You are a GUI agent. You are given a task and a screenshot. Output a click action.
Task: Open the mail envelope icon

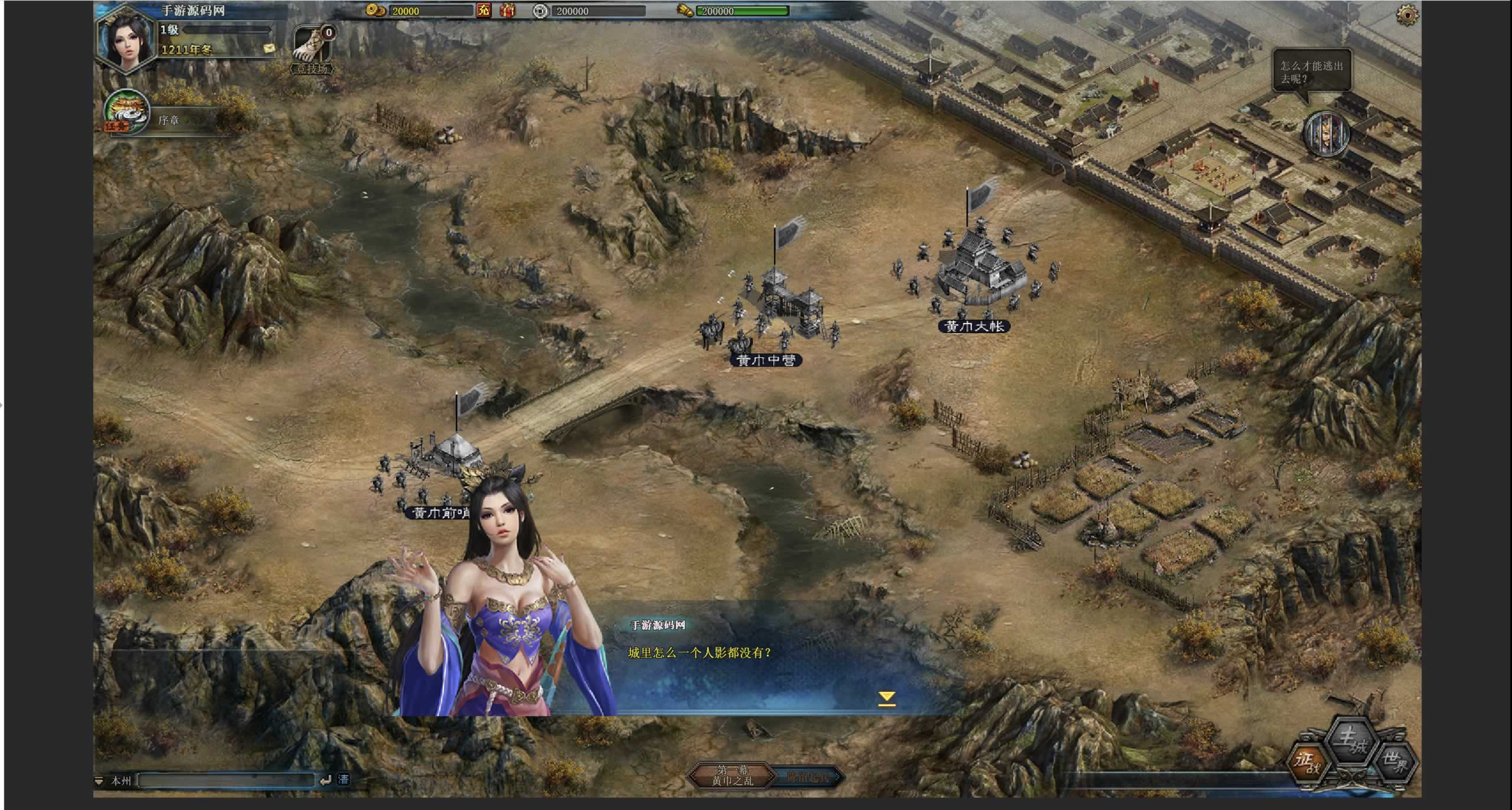[x=269, y=48]
